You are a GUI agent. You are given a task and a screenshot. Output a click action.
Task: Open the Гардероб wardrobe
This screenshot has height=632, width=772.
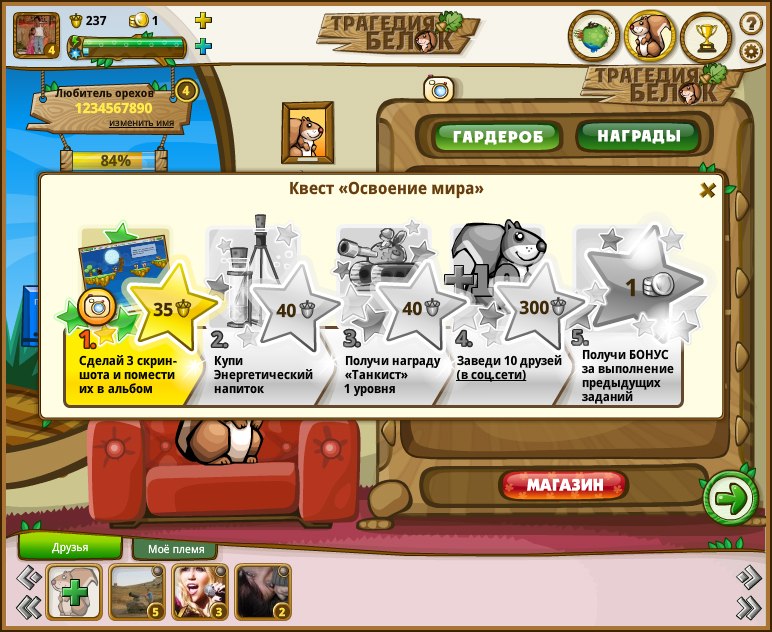pos(484,136)
